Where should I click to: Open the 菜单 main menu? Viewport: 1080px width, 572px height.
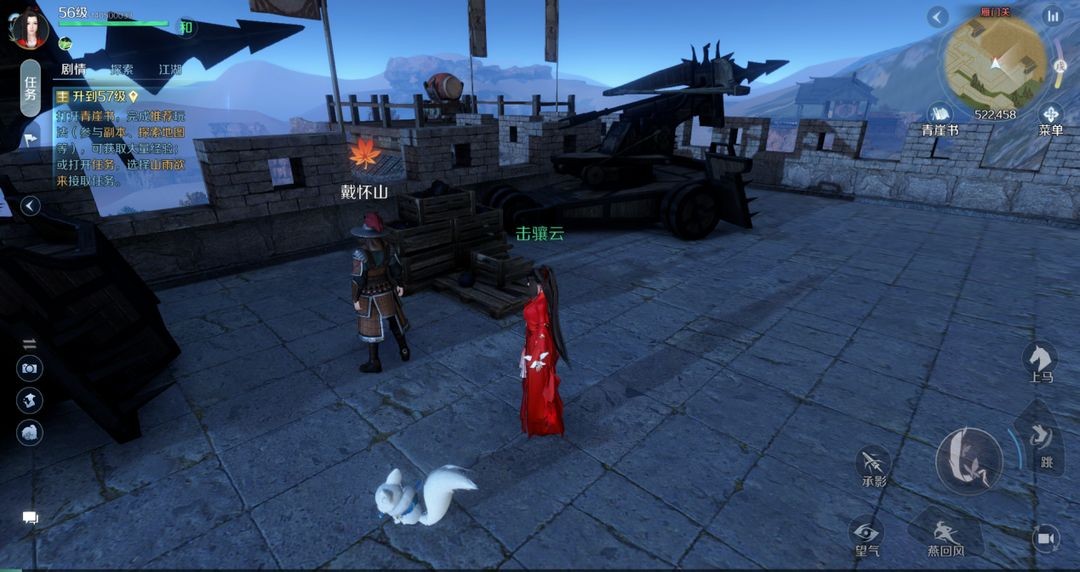(x=1050, y=117)
